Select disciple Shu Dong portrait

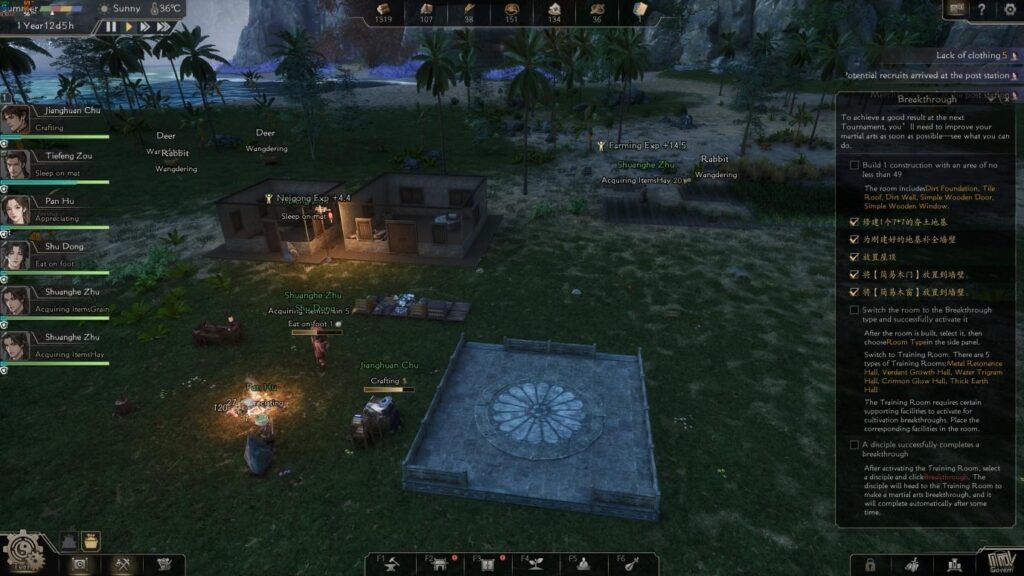[15, 254]
